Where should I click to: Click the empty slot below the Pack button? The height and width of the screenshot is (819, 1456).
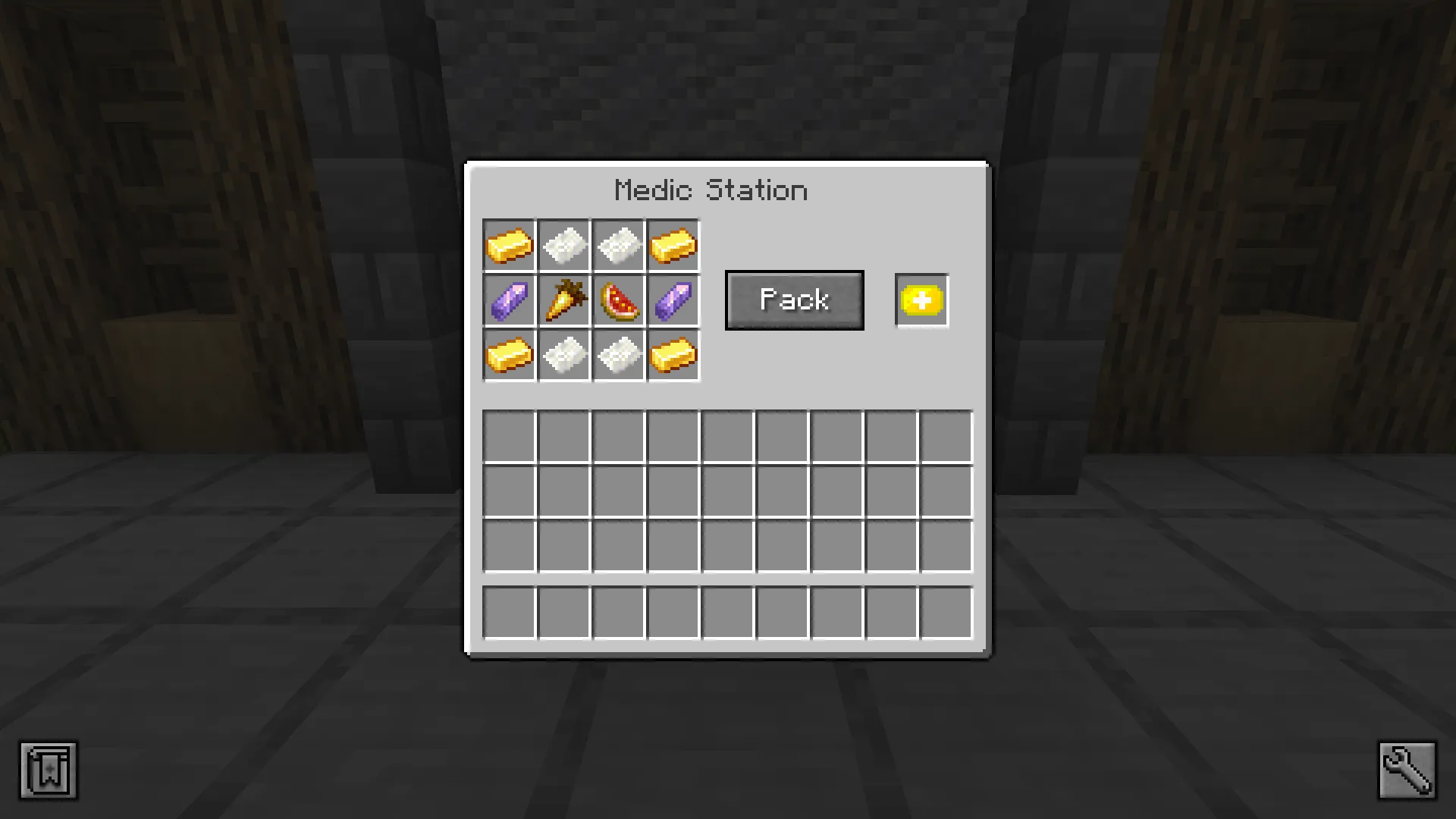(781, 436)
